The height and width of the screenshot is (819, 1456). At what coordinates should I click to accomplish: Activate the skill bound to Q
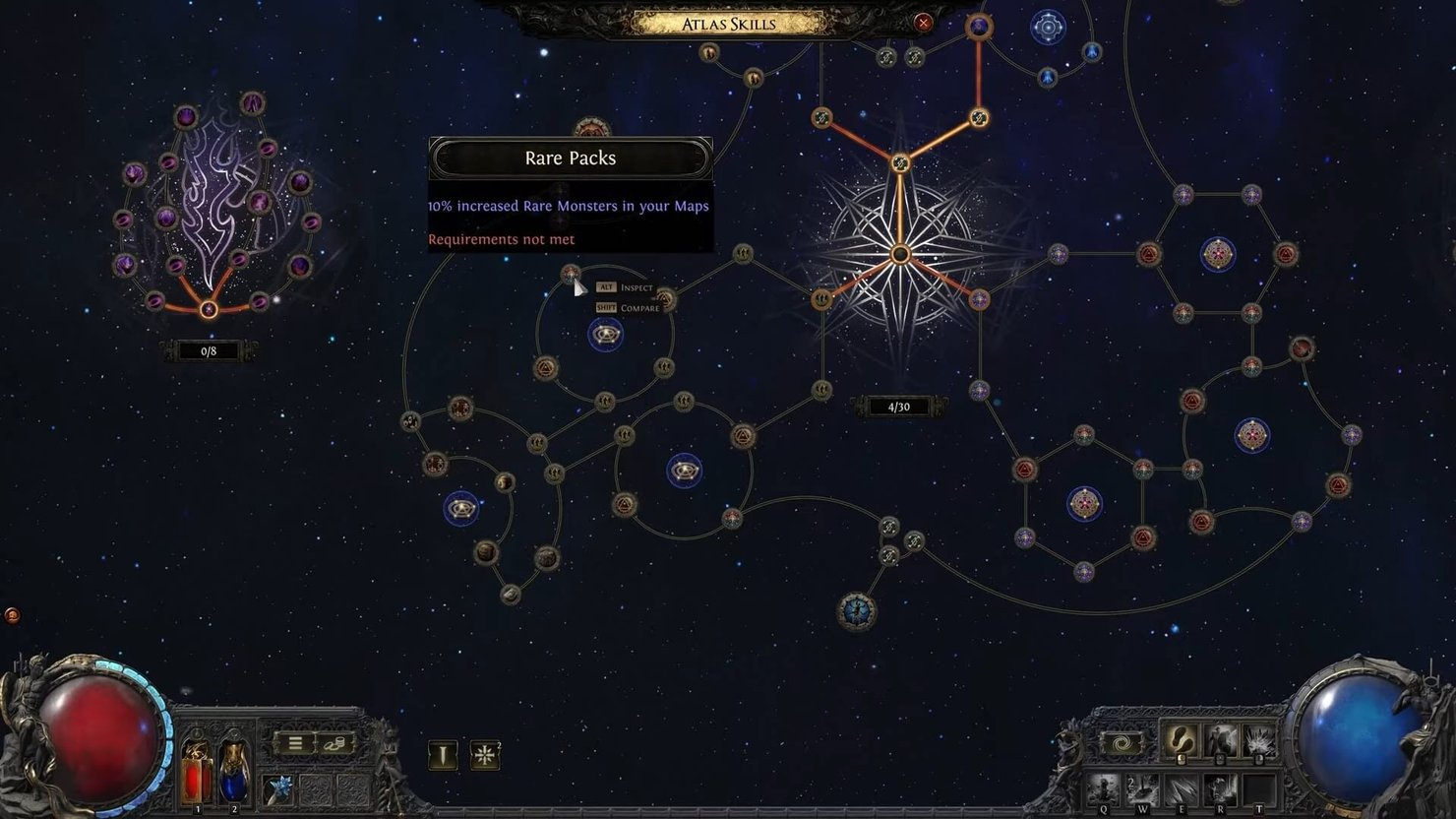click(1103, 788)
